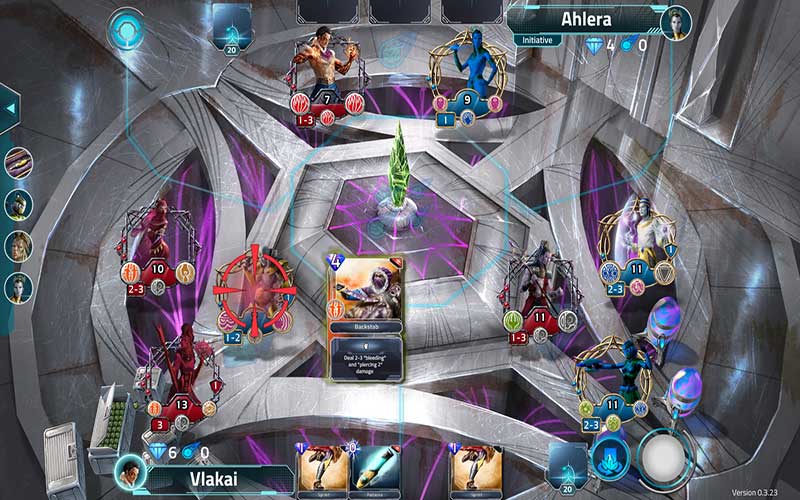This screenshot has width=800, height=500.
Task: Open Vlakai's player portrait
Action: point(129,470)
